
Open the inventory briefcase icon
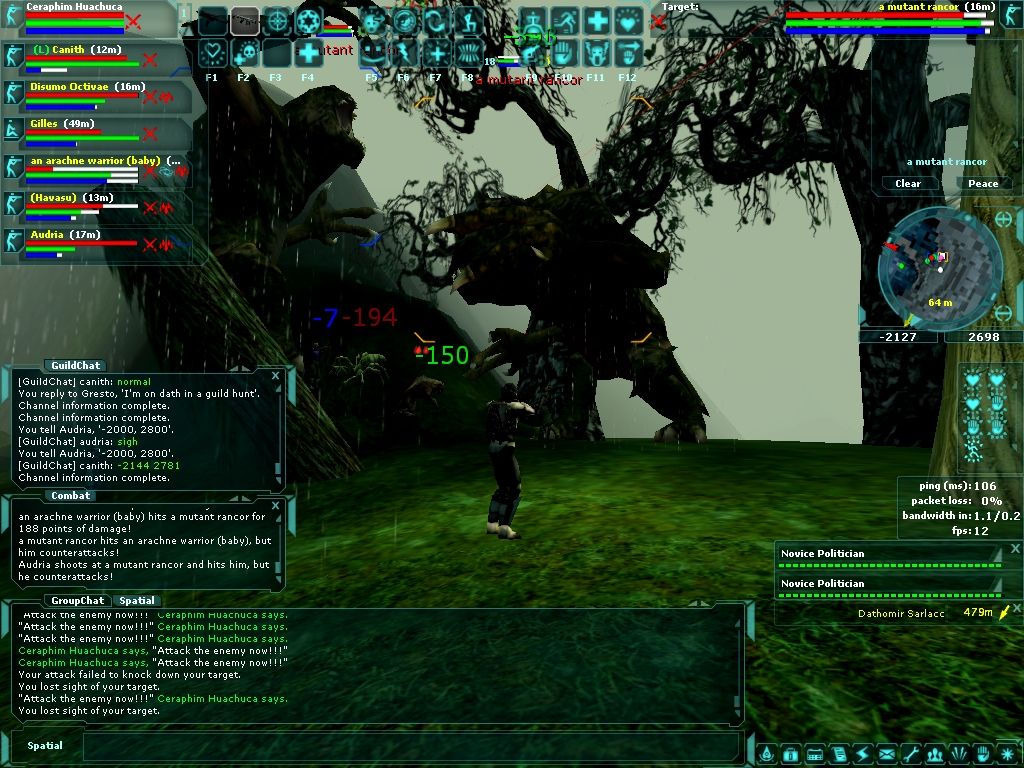790,753
